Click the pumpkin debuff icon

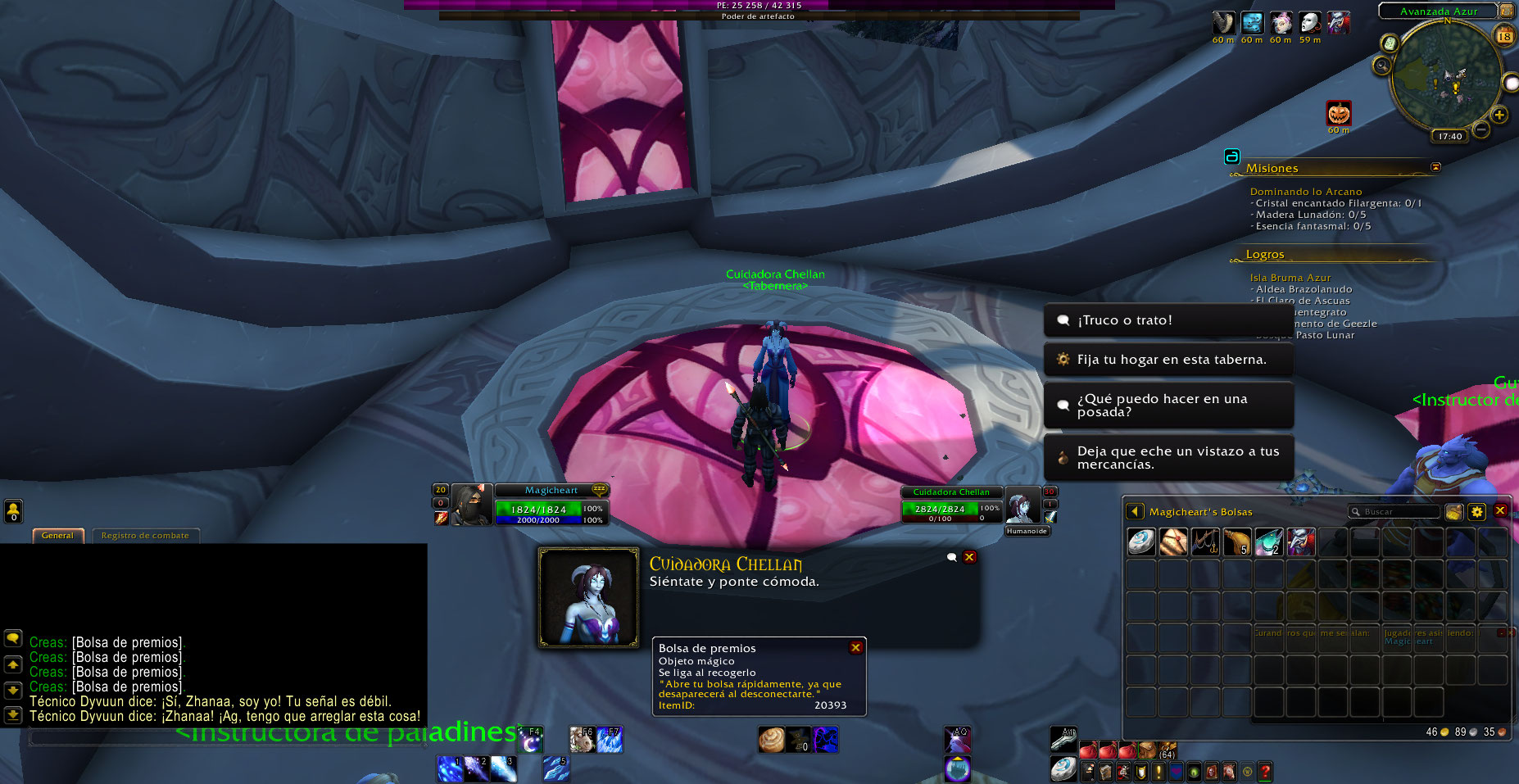(1339, 113)
